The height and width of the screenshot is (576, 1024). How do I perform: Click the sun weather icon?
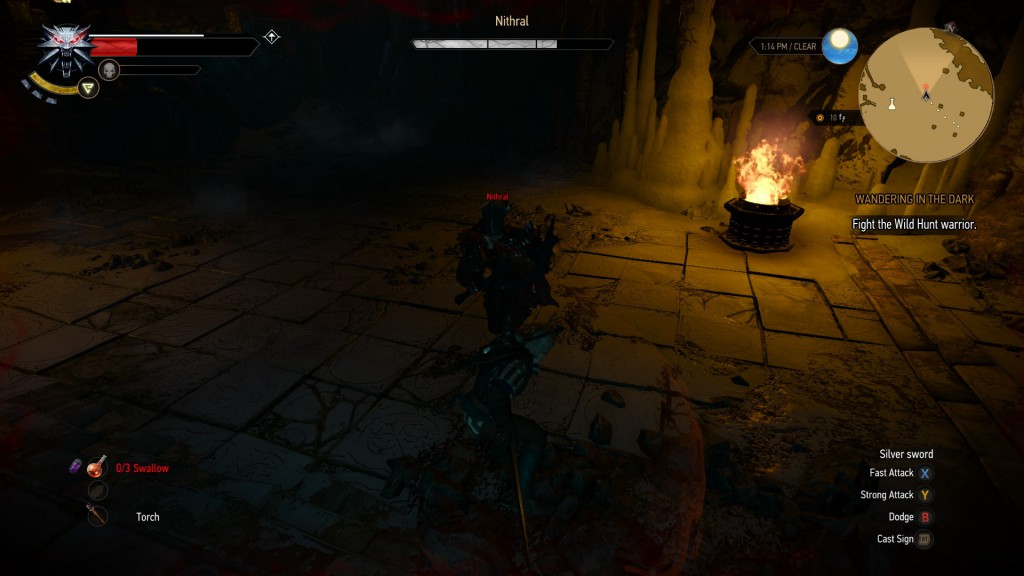[x=838, y=43]
